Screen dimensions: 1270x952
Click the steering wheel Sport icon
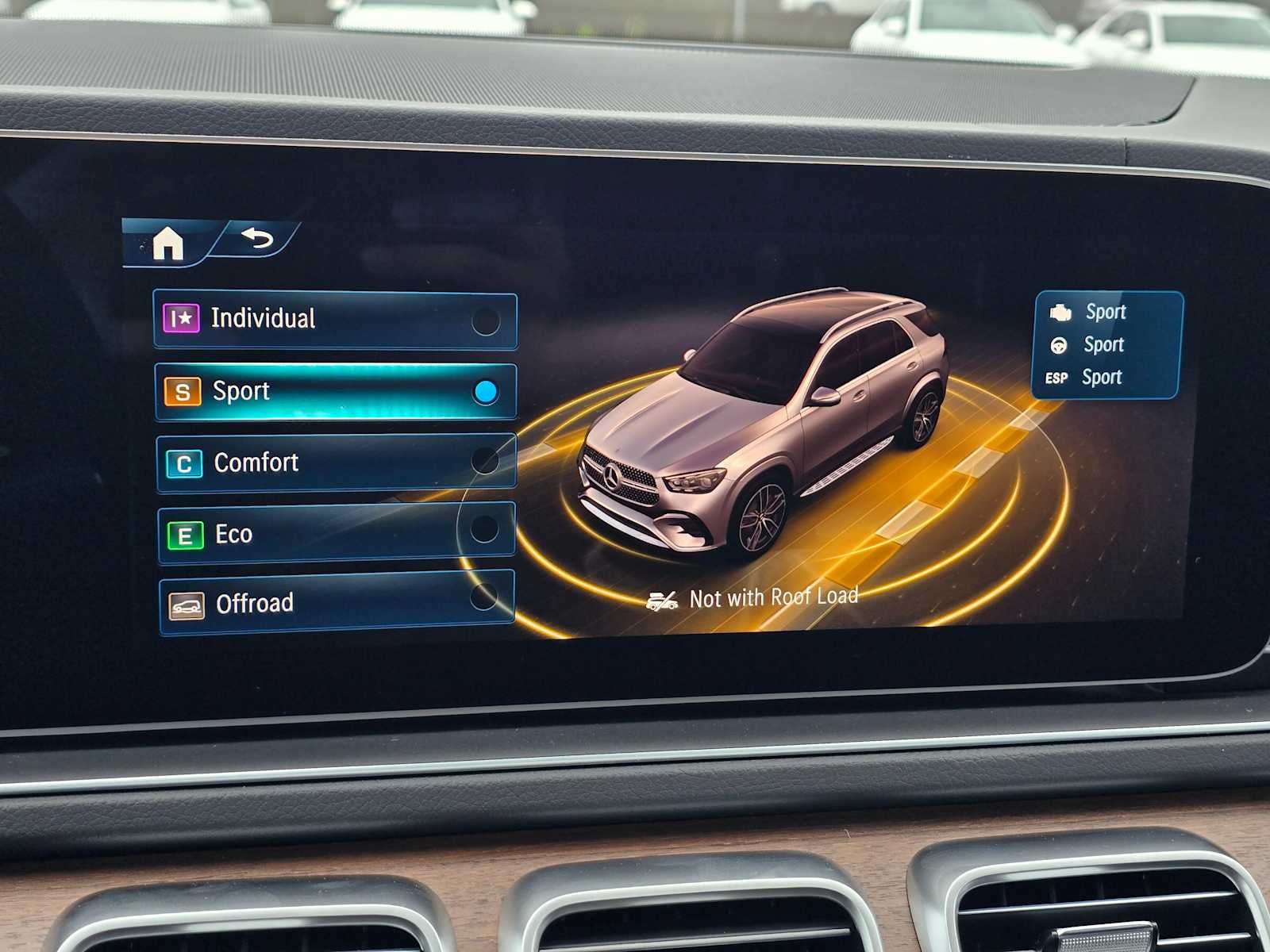[1059, 344]
